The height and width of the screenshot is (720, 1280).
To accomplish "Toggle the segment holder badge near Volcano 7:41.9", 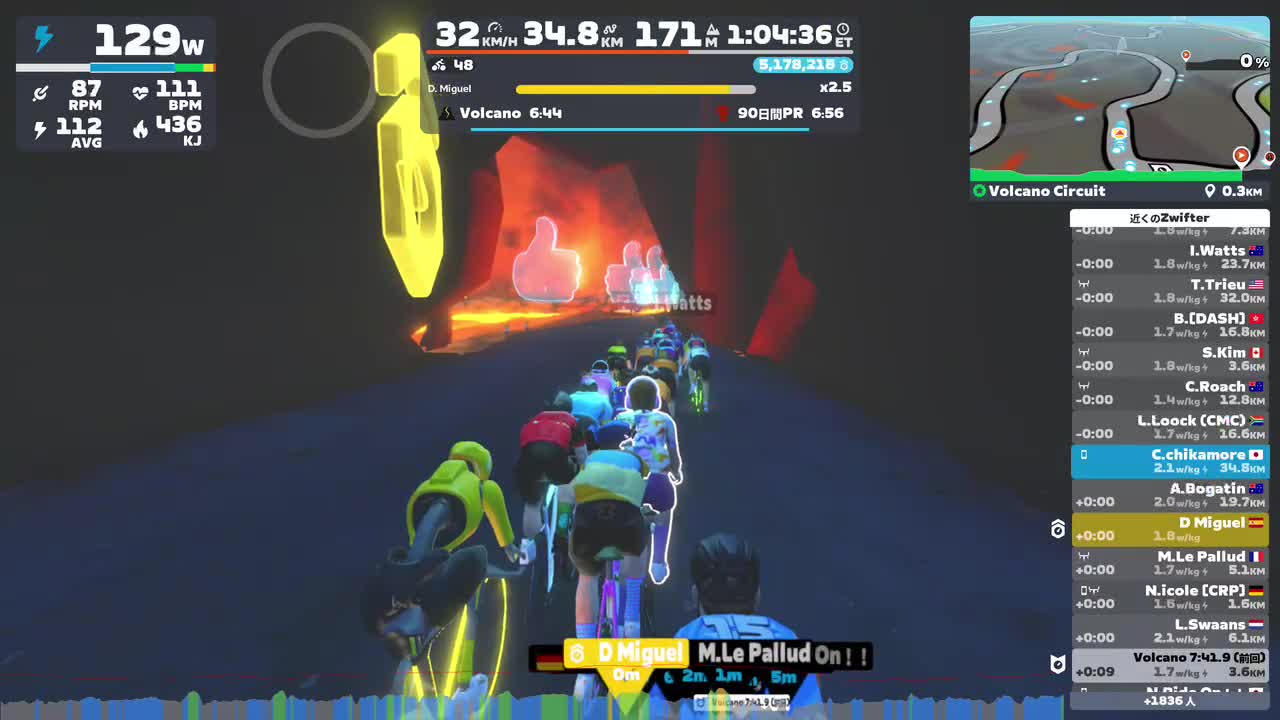I will click(1056, 663).
